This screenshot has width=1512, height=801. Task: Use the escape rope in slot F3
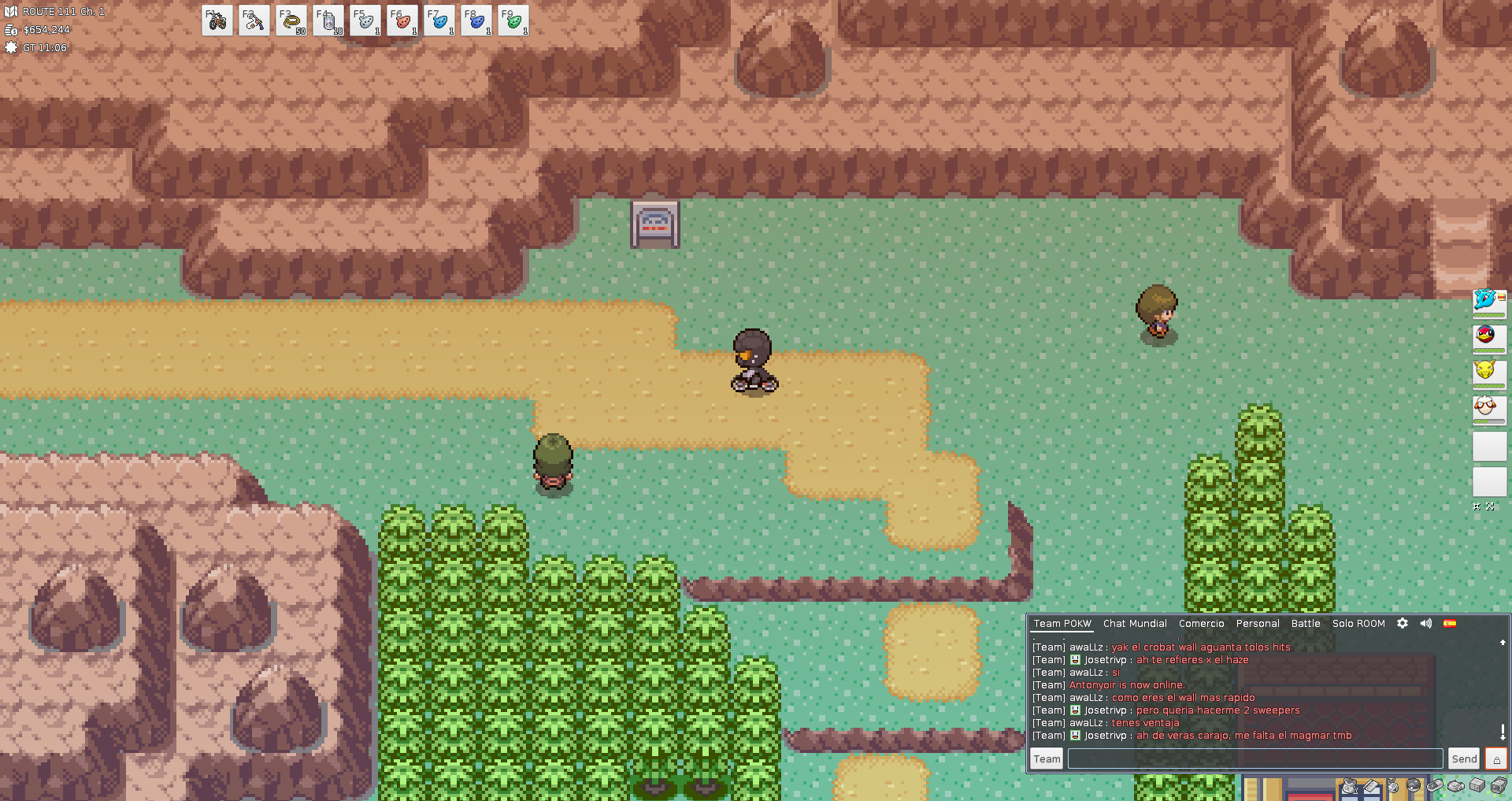pos(291,20)
